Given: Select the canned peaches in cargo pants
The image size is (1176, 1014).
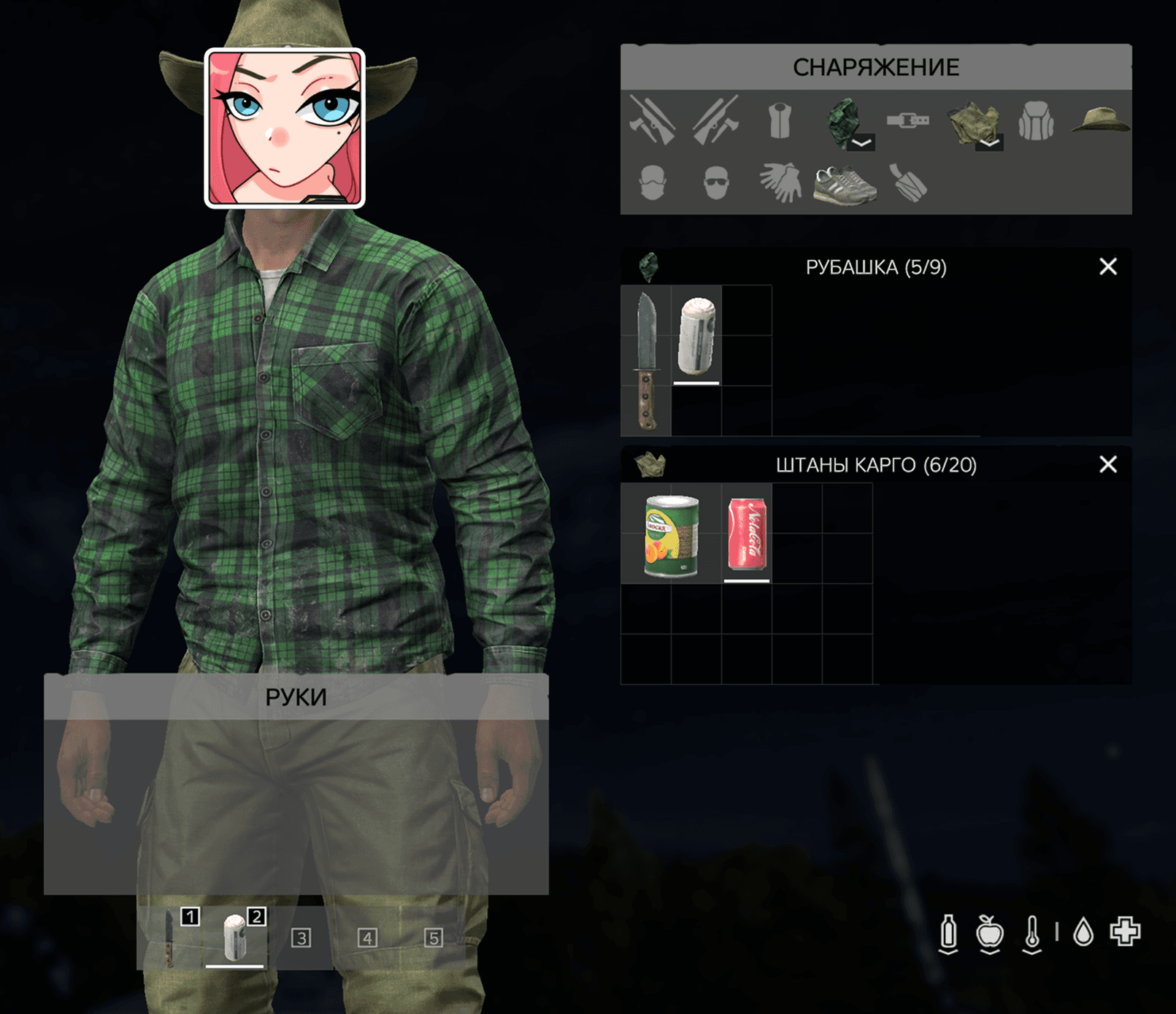Looking at the screenshot, I should coord(671,535).
